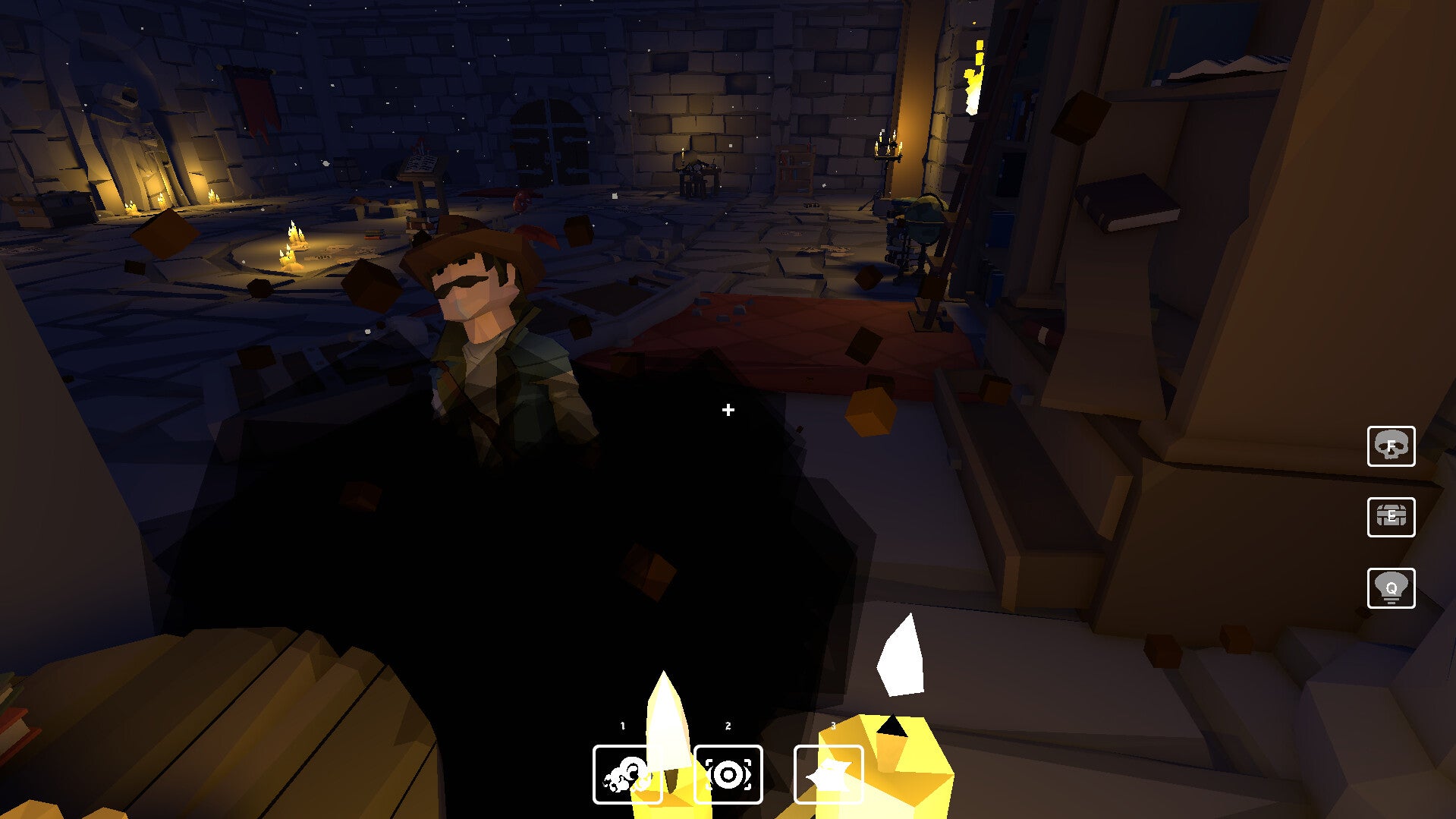
Task: Select the smoke cloud ability in slot 1
Action: click(x=627, y=774)
